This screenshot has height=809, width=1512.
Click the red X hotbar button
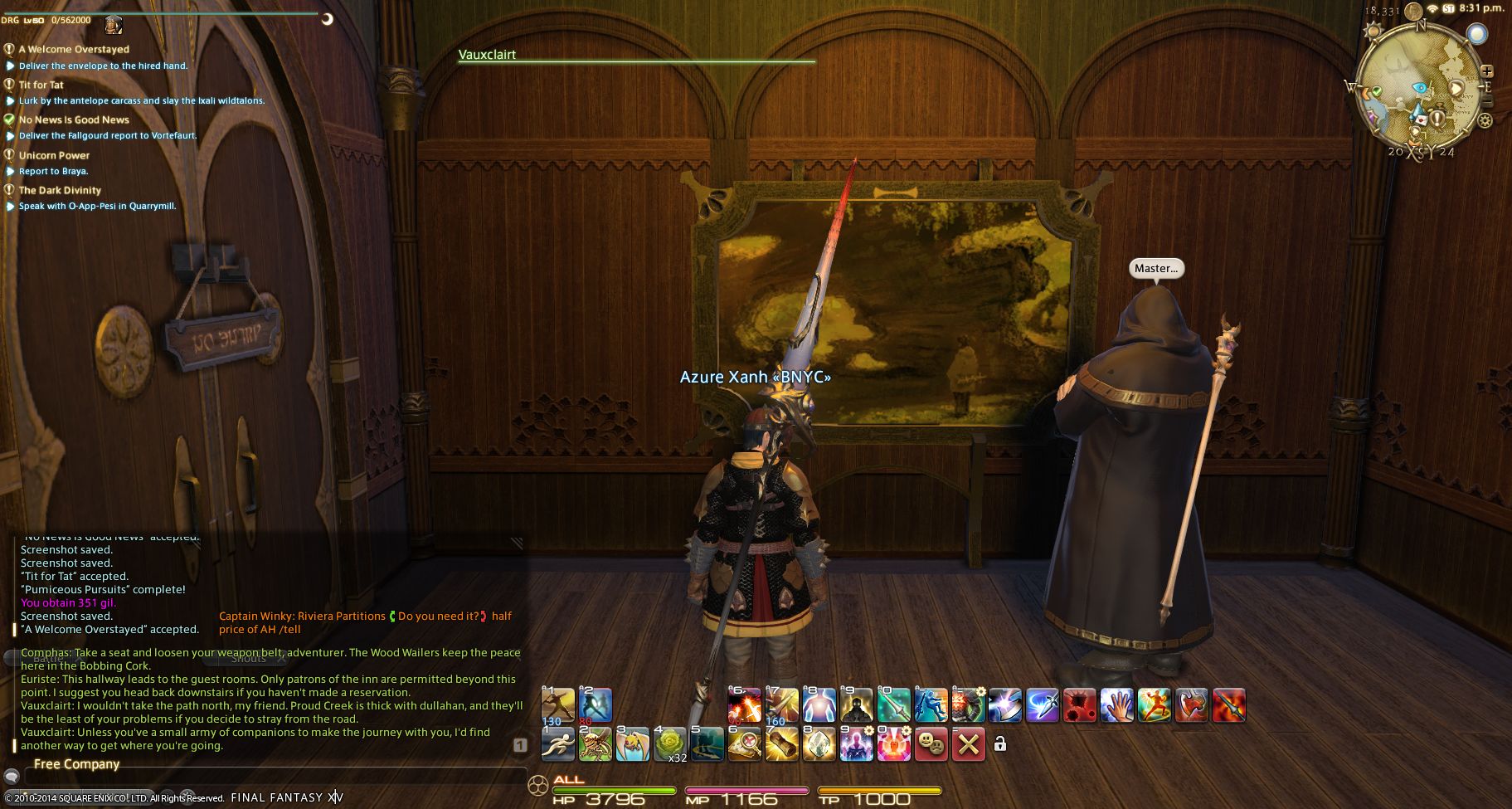click(x=968, y=744)
